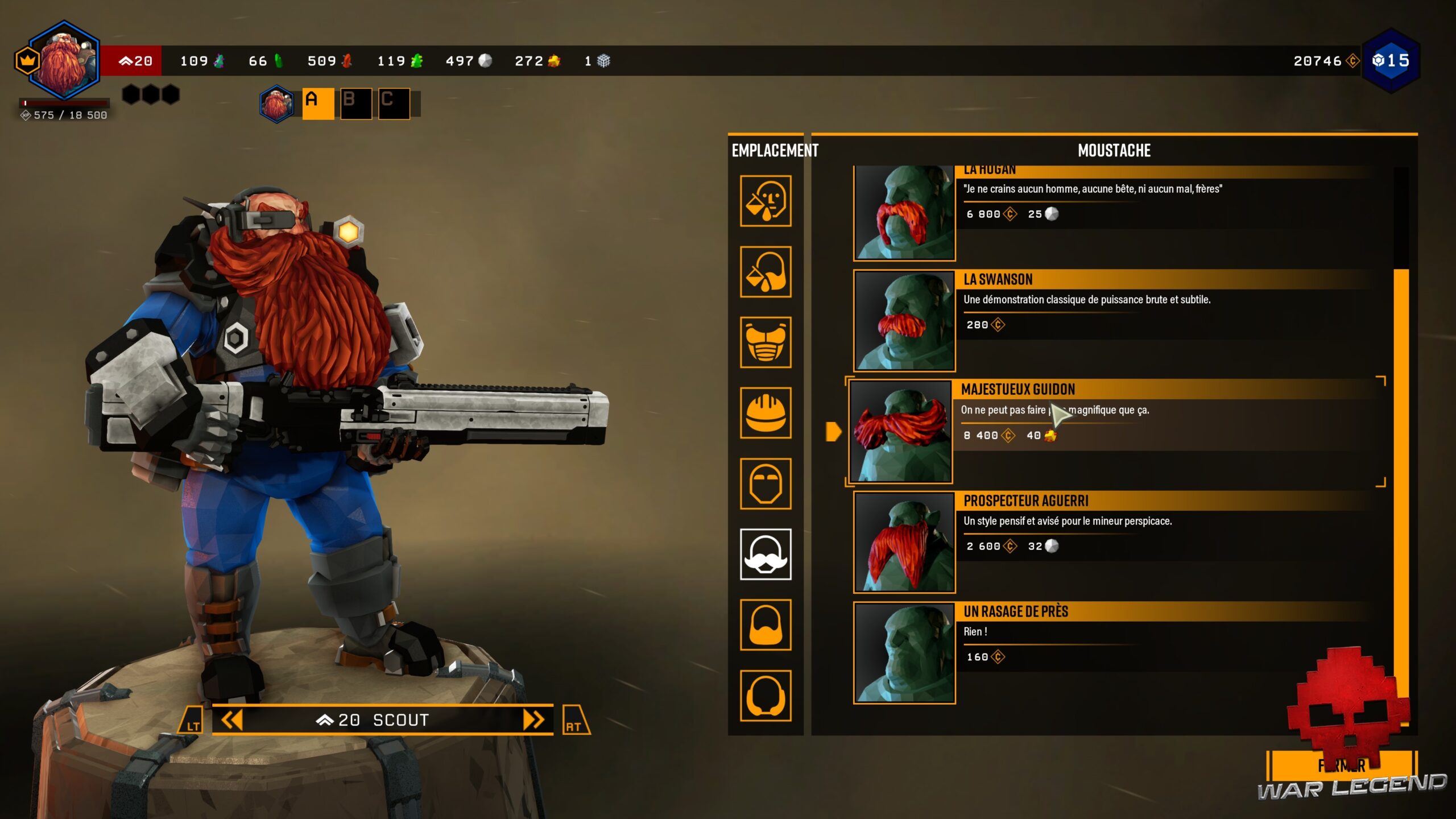
Task: Cycle to the previous dwarf class
Action: point(231,720)
